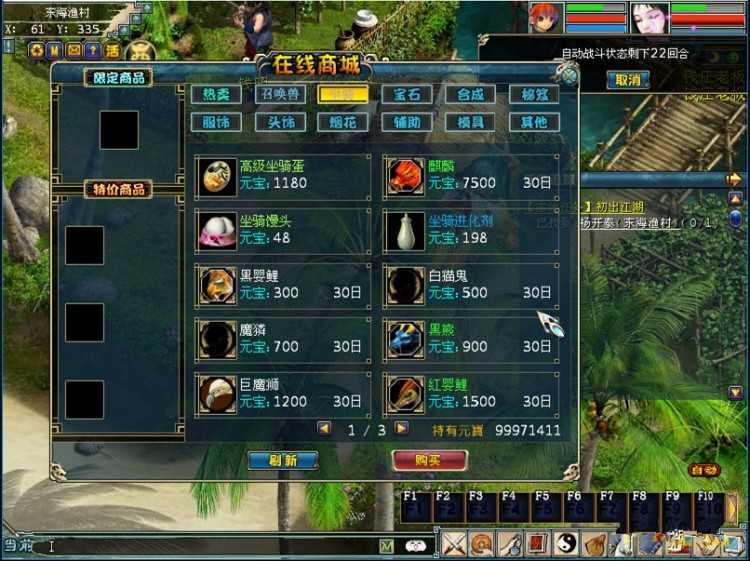
Task: Switch to the 合成 tab
Action: [470, 94]
